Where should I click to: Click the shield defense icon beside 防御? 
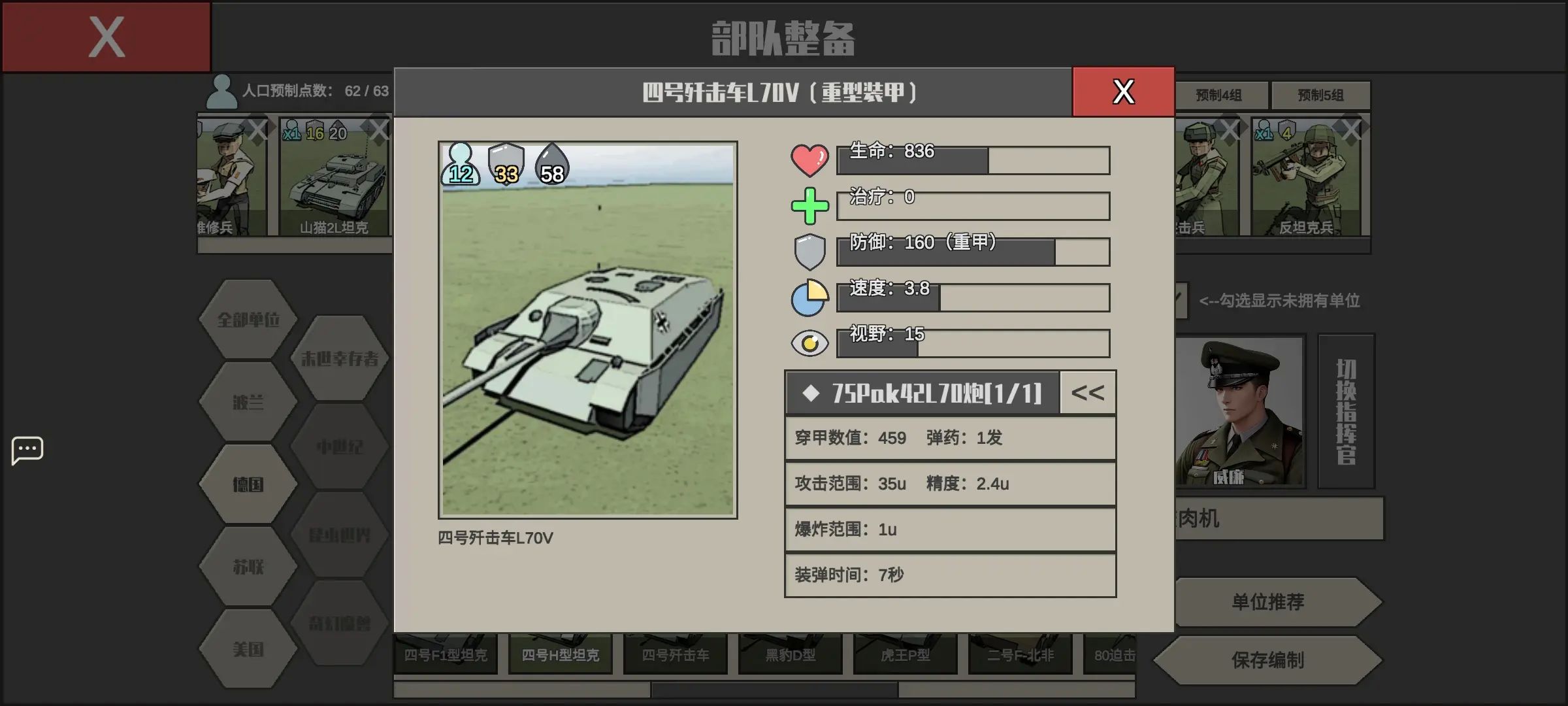[x=810, y=250]
